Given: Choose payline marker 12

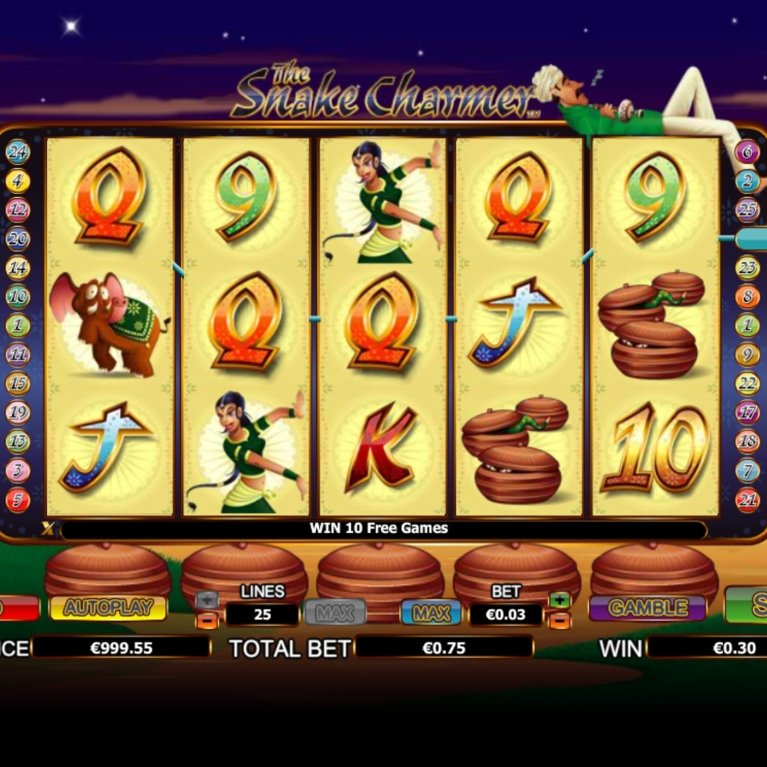Looking at the screenshot, I should [18, 210].
